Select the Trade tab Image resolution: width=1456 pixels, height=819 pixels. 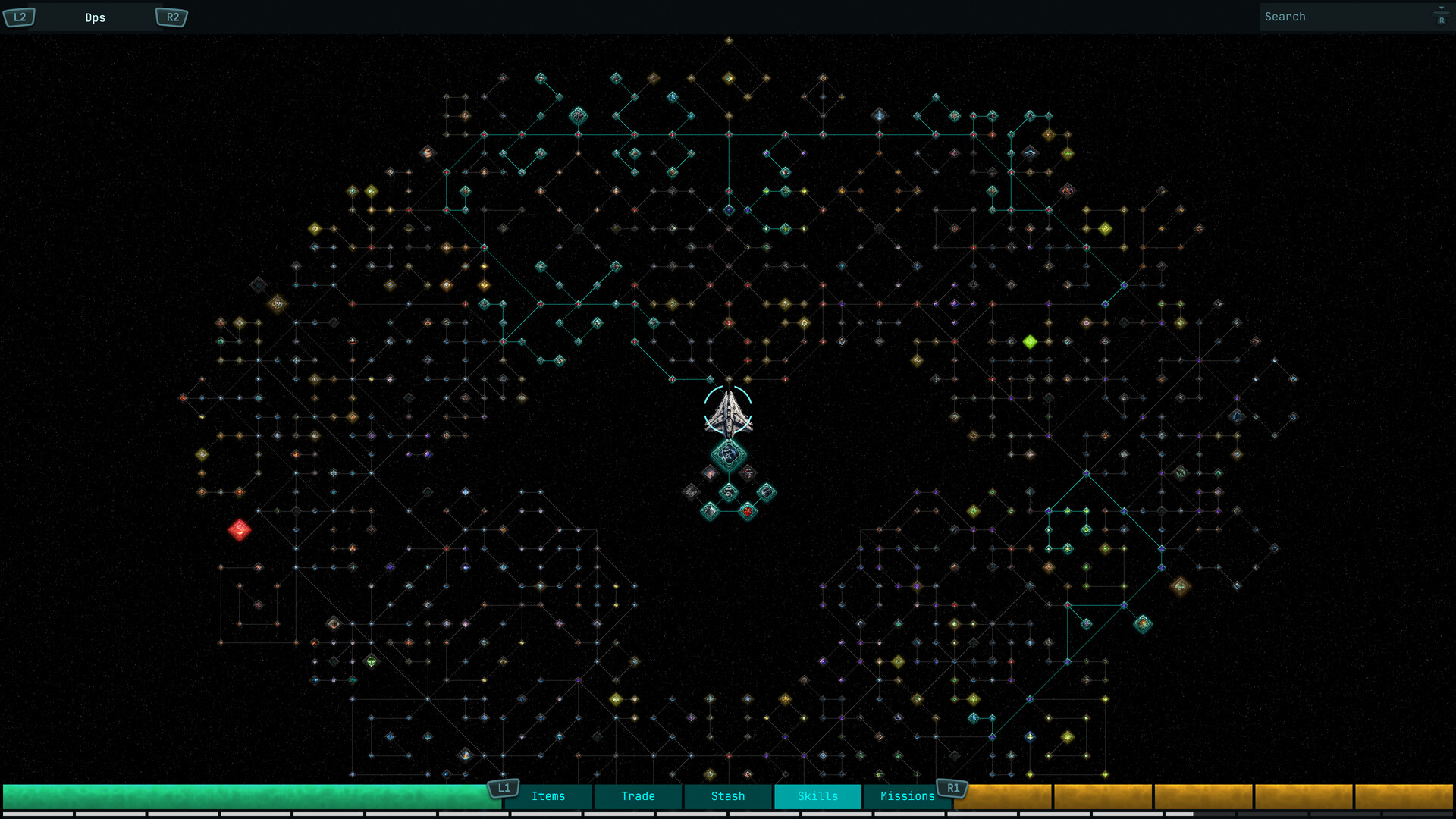(637, 796)
